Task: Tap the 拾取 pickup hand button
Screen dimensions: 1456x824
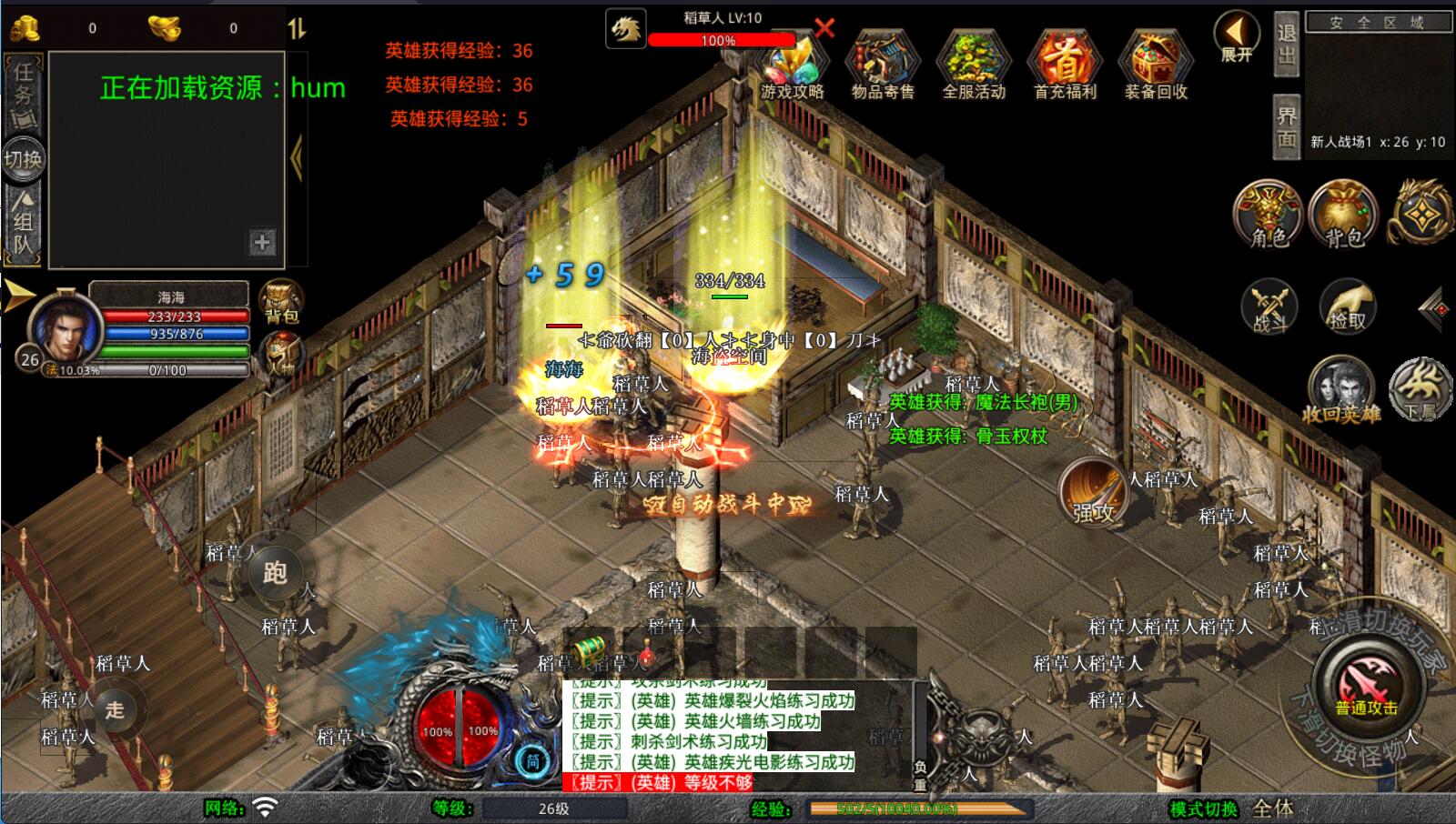Action: 1347,306
